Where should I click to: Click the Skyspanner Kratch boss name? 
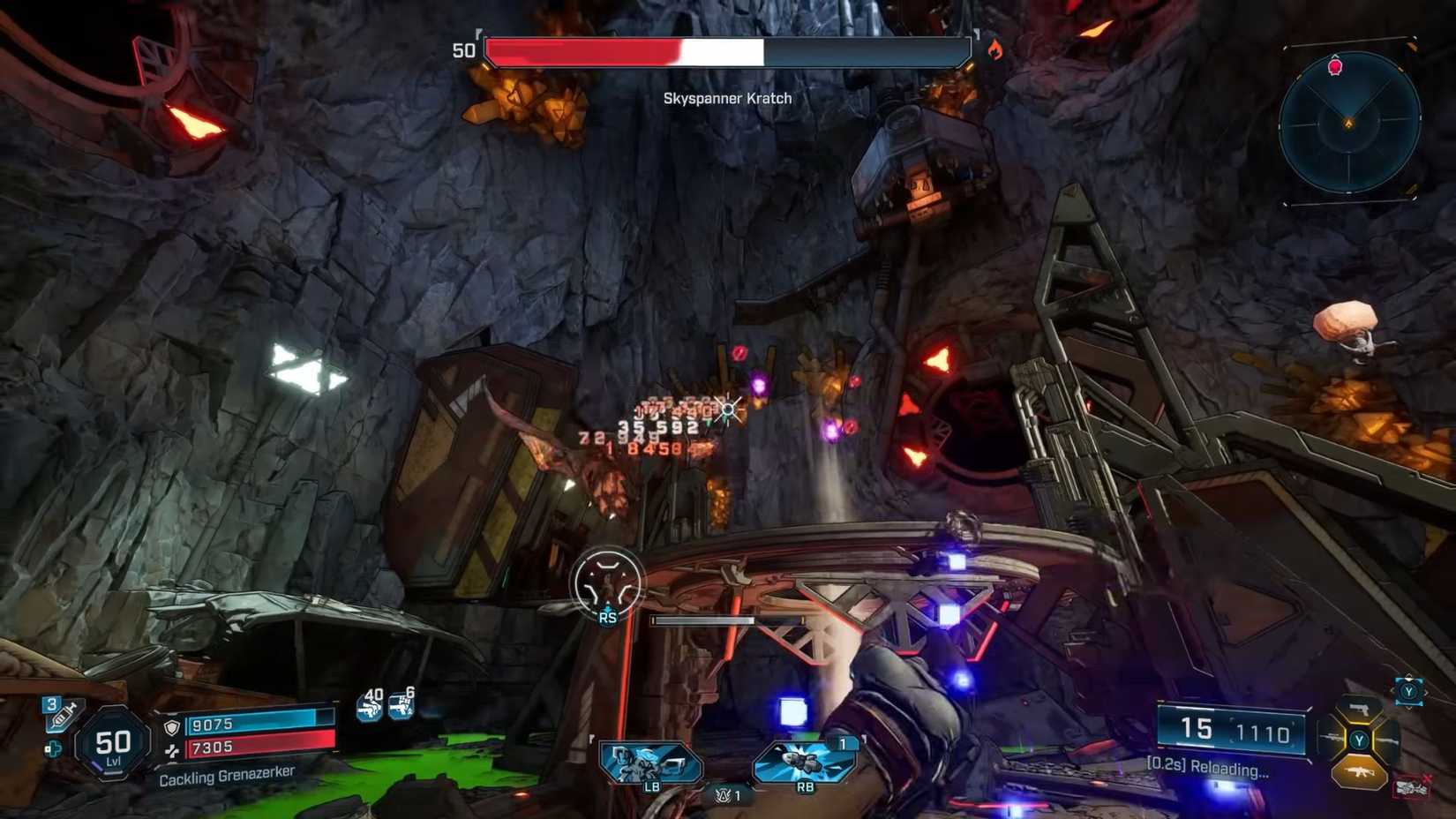(728, 99)
